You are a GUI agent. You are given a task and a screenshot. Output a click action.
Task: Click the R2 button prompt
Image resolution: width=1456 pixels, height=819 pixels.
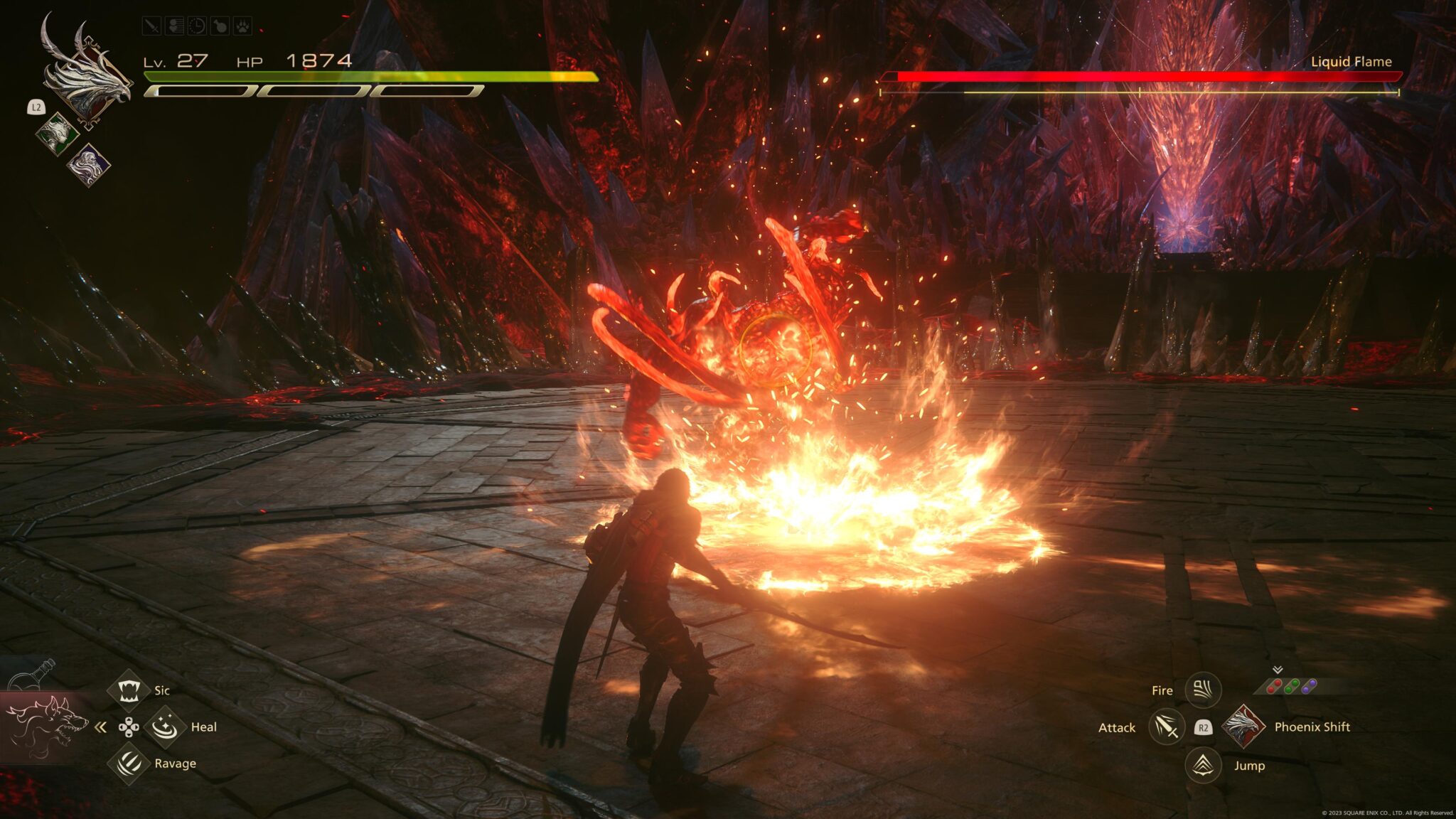pos(1203,729)
